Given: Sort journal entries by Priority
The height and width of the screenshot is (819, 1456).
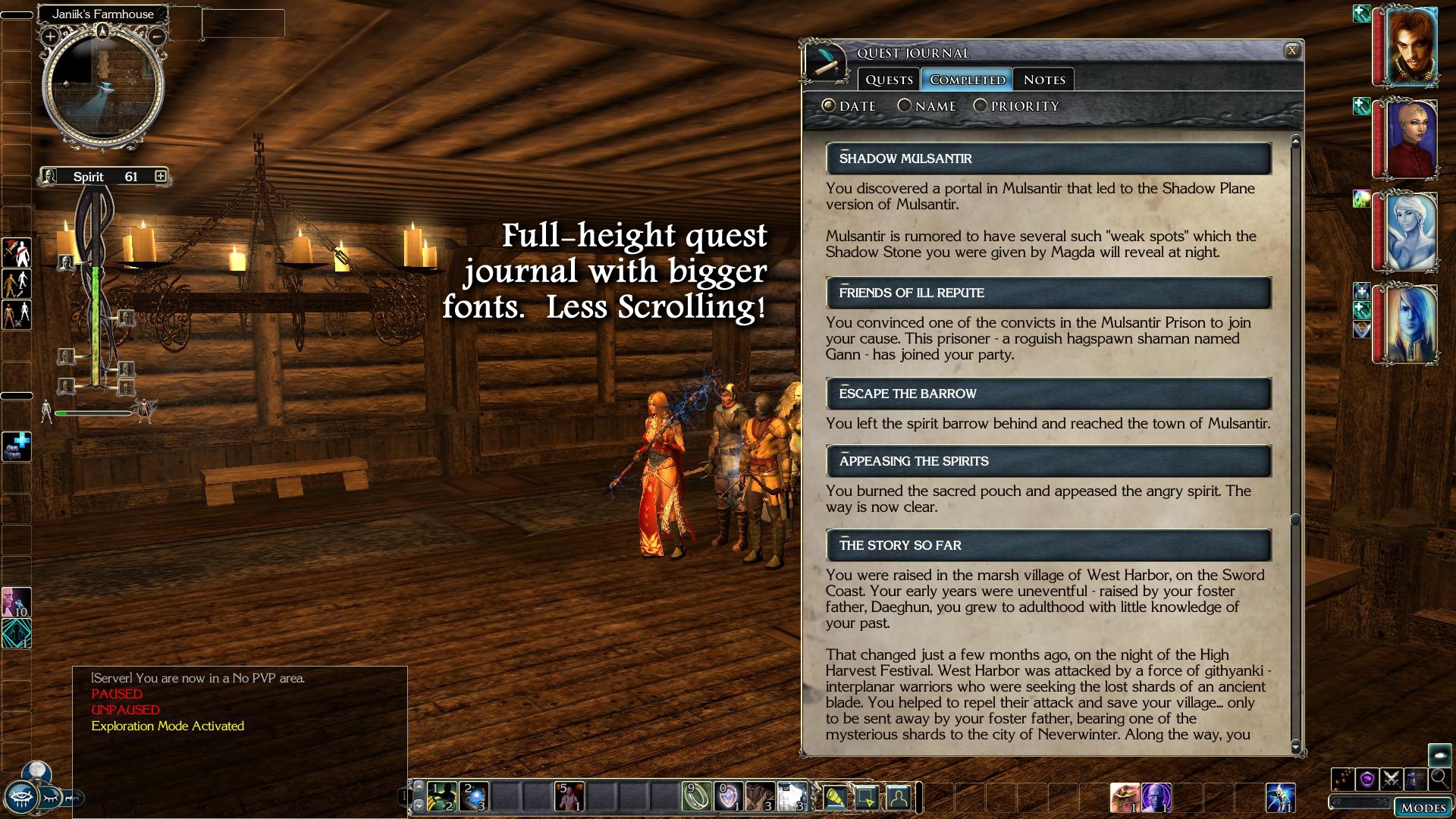Looking at the screenshot, I should pyautogui.click(x=981, y=106).
